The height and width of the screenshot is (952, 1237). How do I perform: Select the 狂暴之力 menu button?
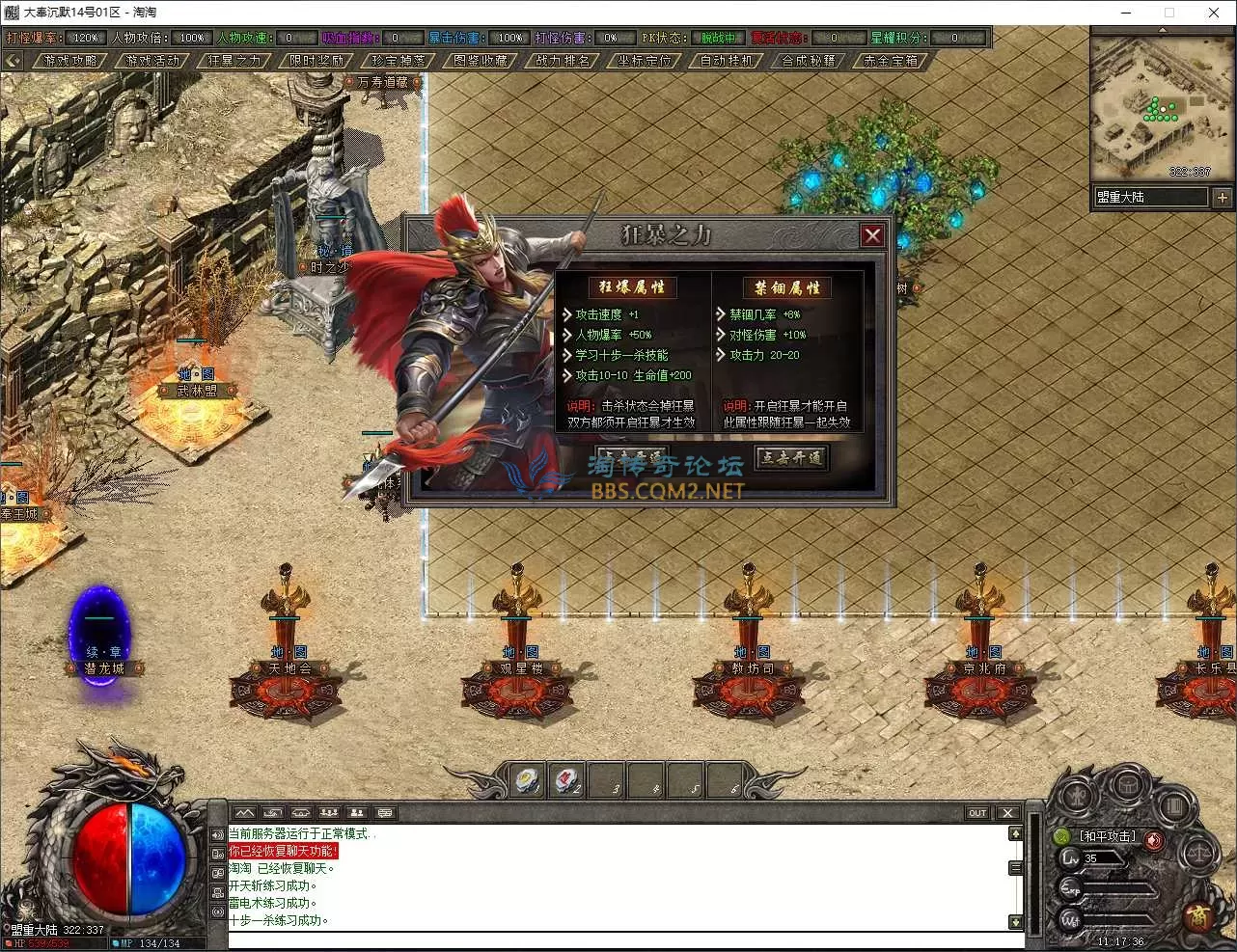click(234, 60)
